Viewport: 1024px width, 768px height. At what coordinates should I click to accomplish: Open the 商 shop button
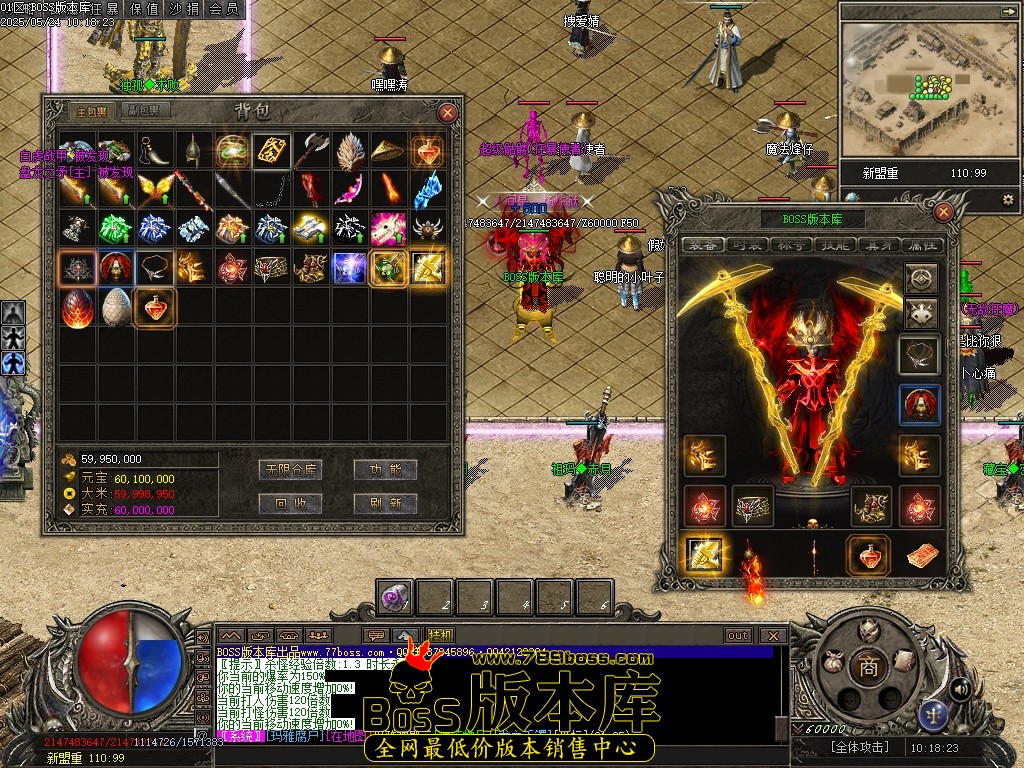click(868, 668)
